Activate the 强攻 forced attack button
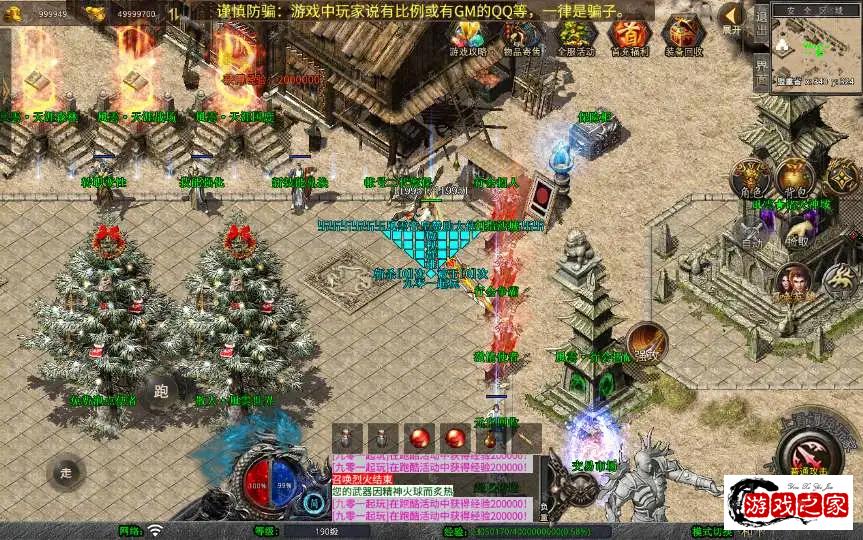 (x=647, y=343)
